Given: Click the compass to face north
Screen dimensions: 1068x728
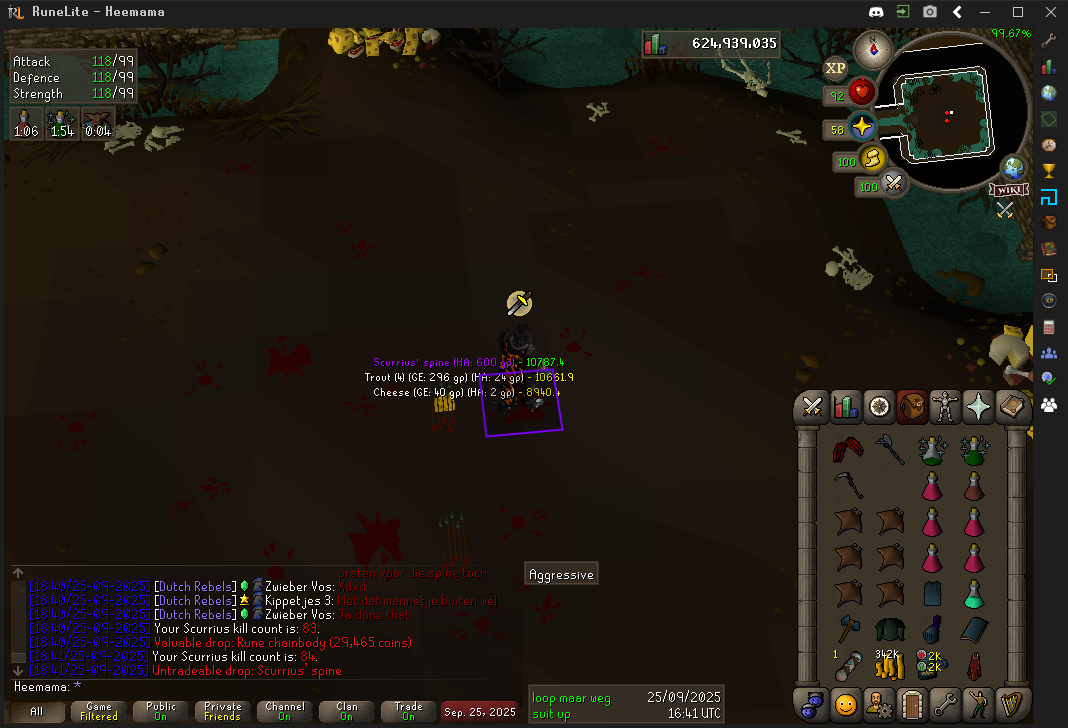Looking at the screenshot, I should [x=872, y=46].
